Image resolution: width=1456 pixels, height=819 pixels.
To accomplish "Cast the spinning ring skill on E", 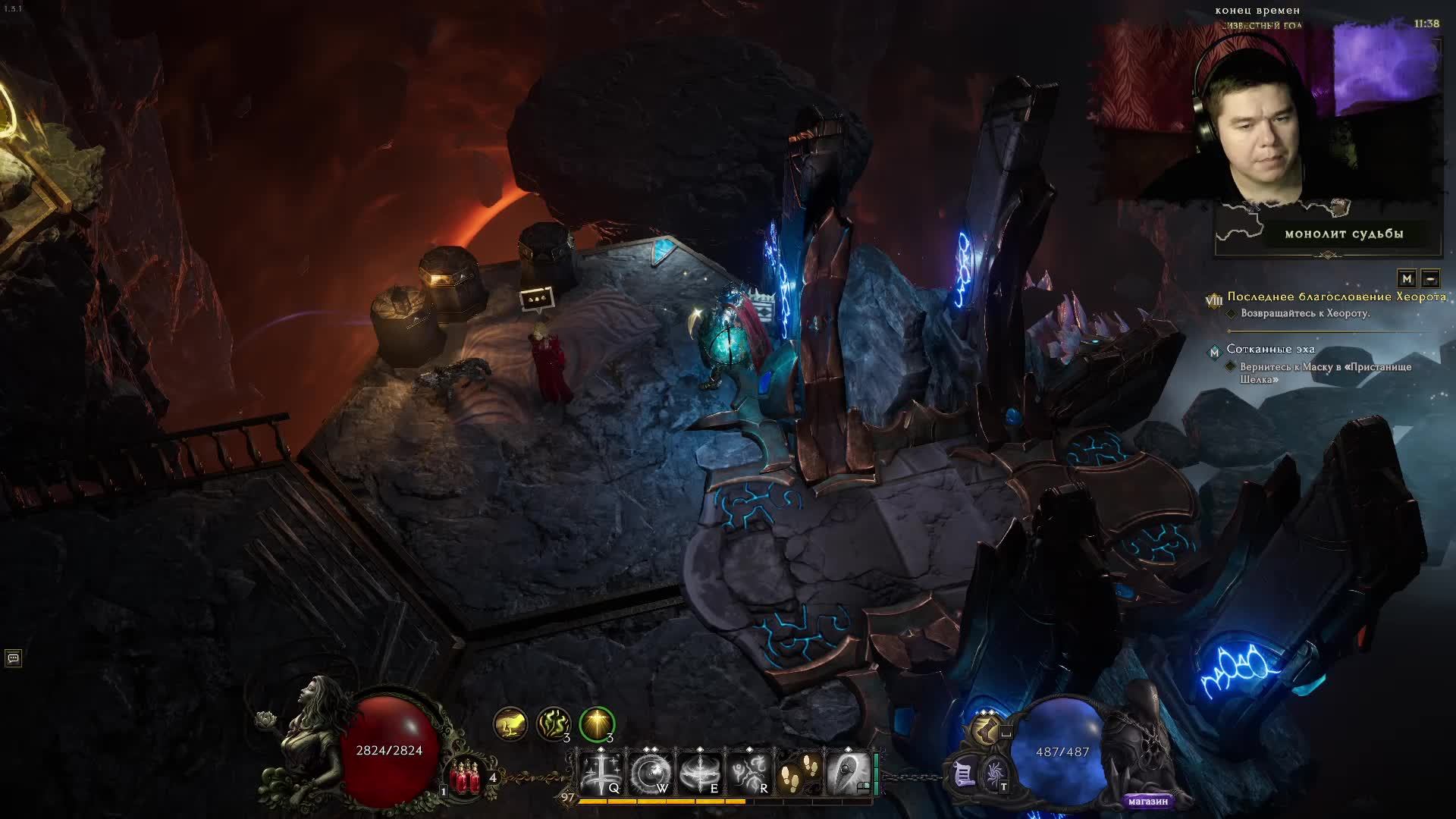I will click(699, 772).
